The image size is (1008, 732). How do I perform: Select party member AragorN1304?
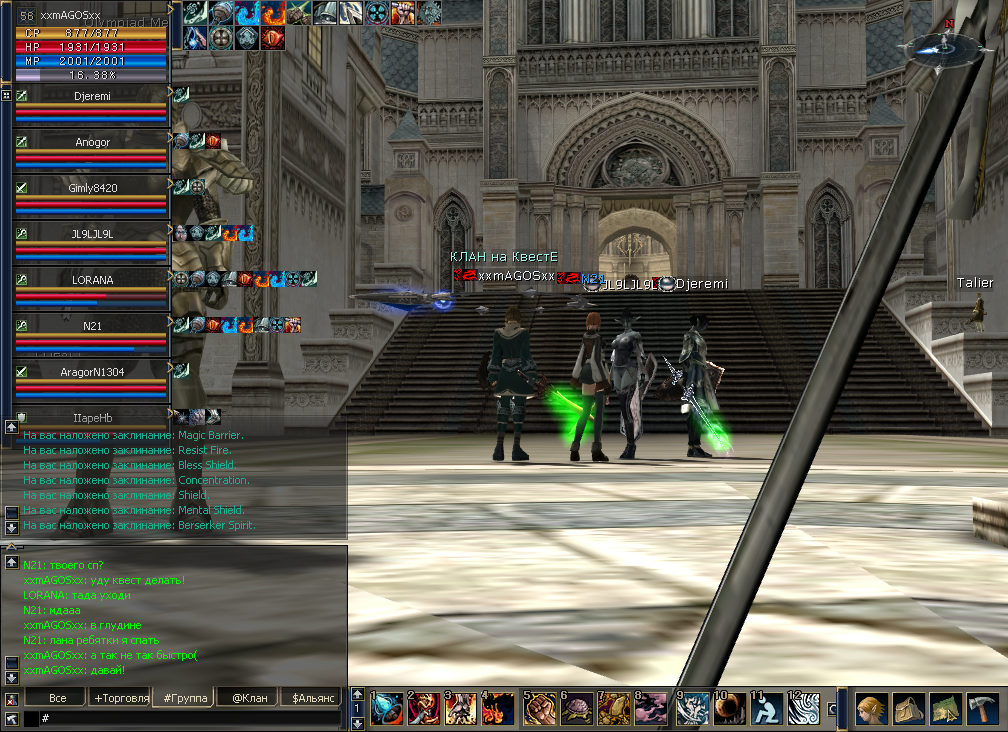pos(92,373)
